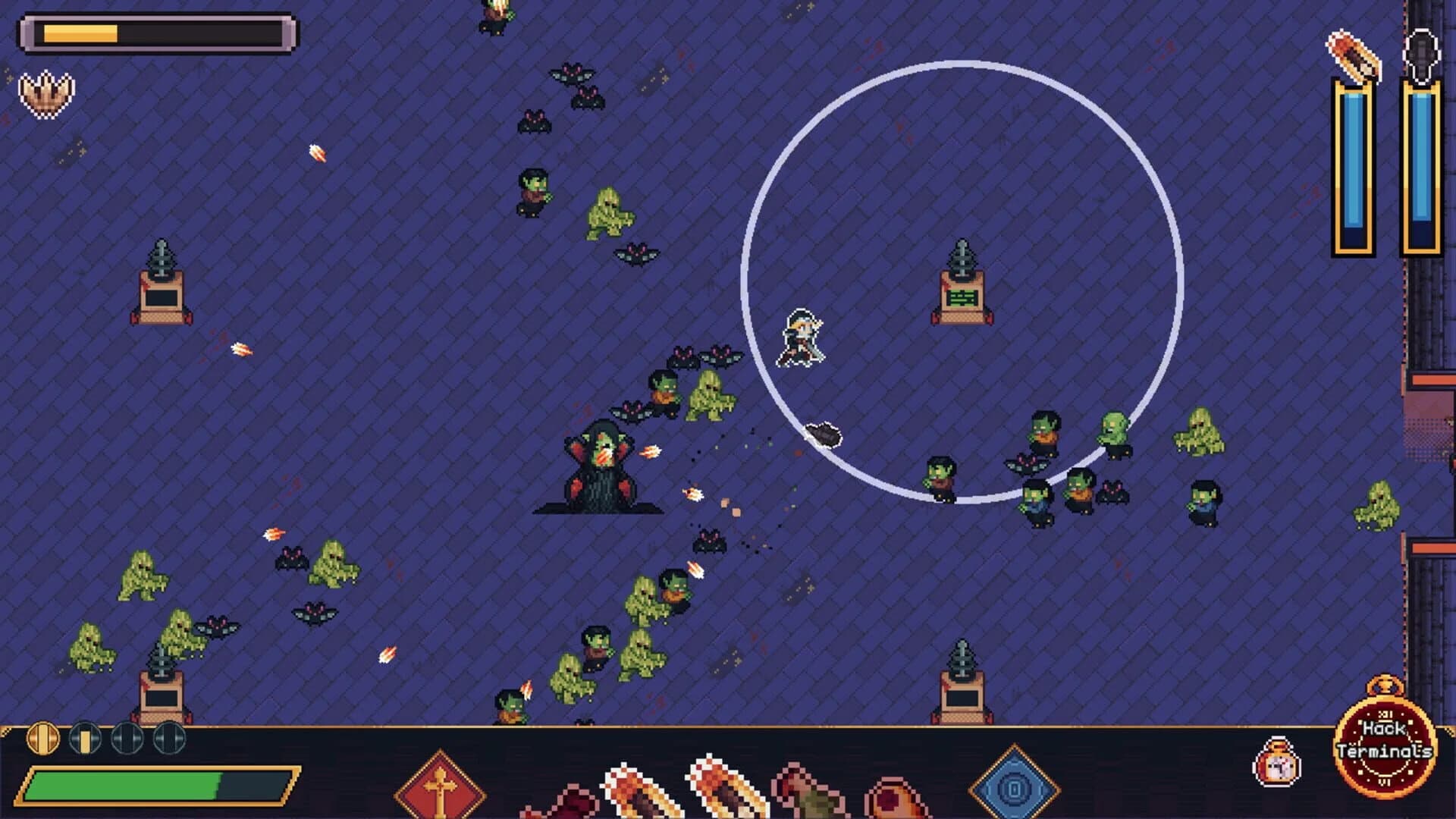Click the player character inside the white circle
The image size is (1456, 819).
click(x=800, y=337)
